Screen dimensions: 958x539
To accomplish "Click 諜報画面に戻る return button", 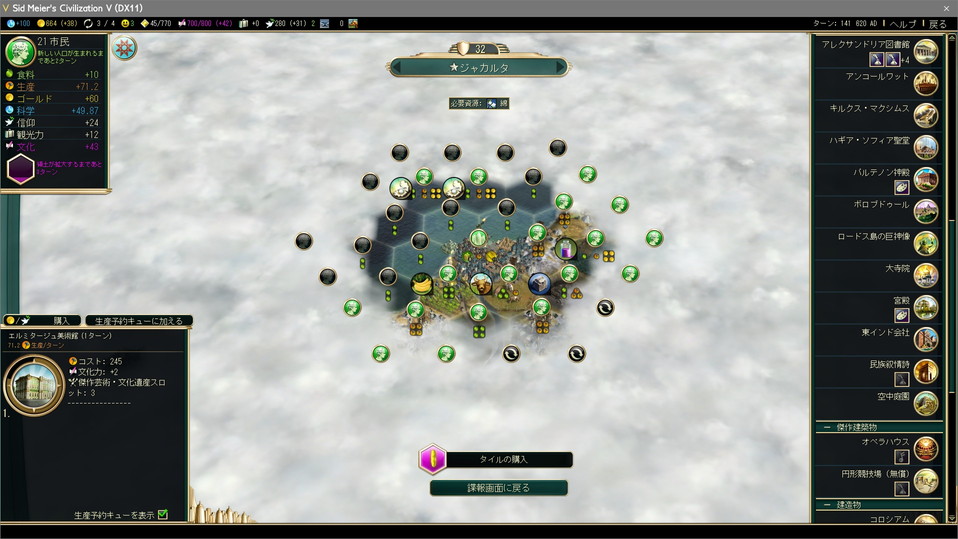I will pyautogui.click(x=498, y=488).
